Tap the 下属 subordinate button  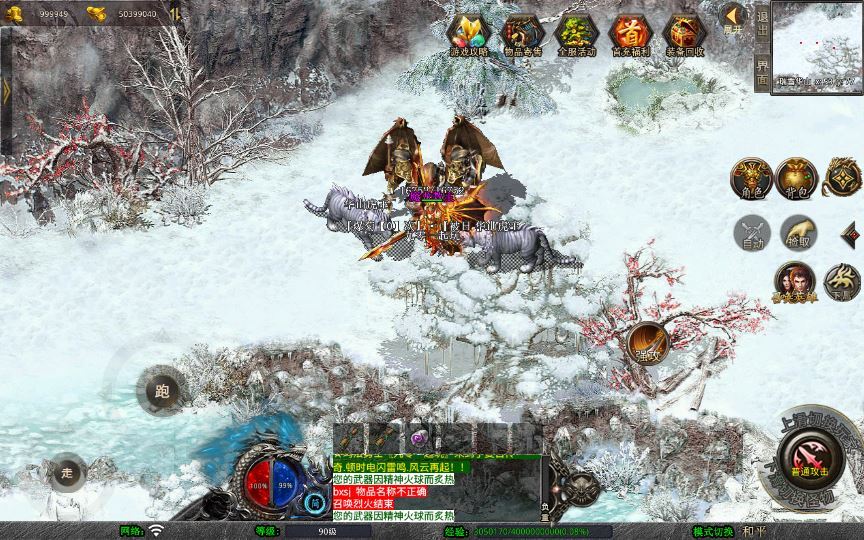pos(842,283)
